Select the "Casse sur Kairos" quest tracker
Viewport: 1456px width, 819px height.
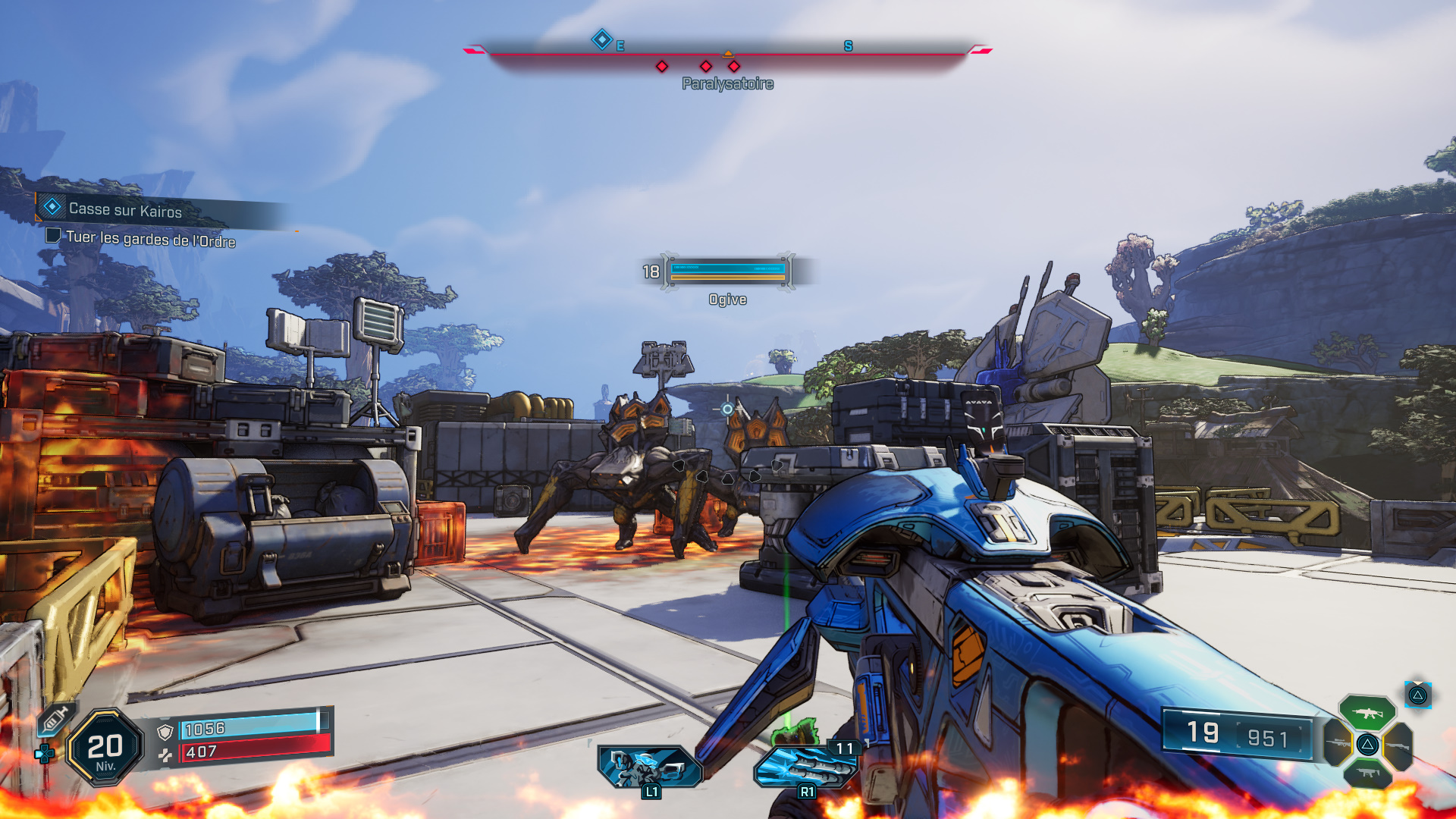(x=125, y=210)
